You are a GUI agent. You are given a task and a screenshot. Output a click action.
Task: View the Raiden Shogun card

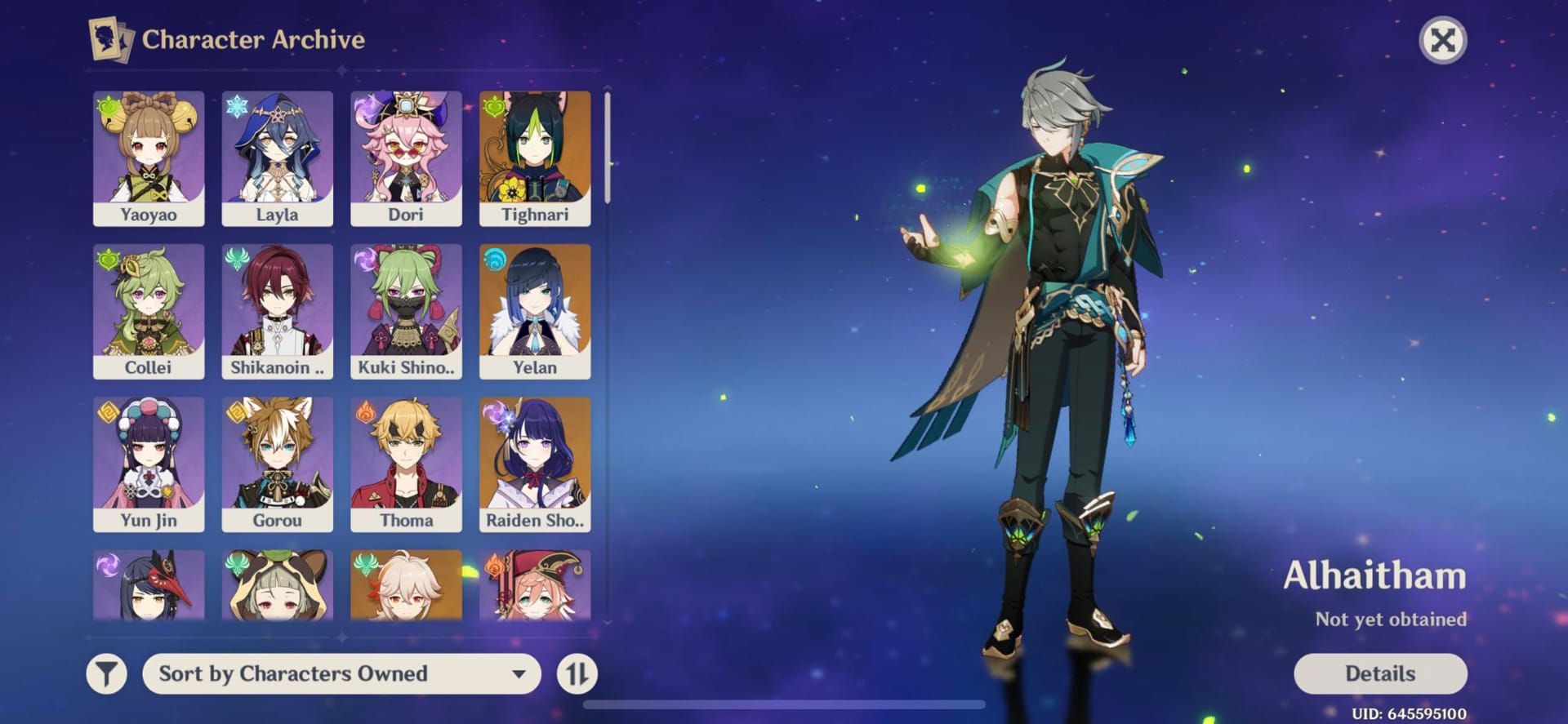(535, 464)
